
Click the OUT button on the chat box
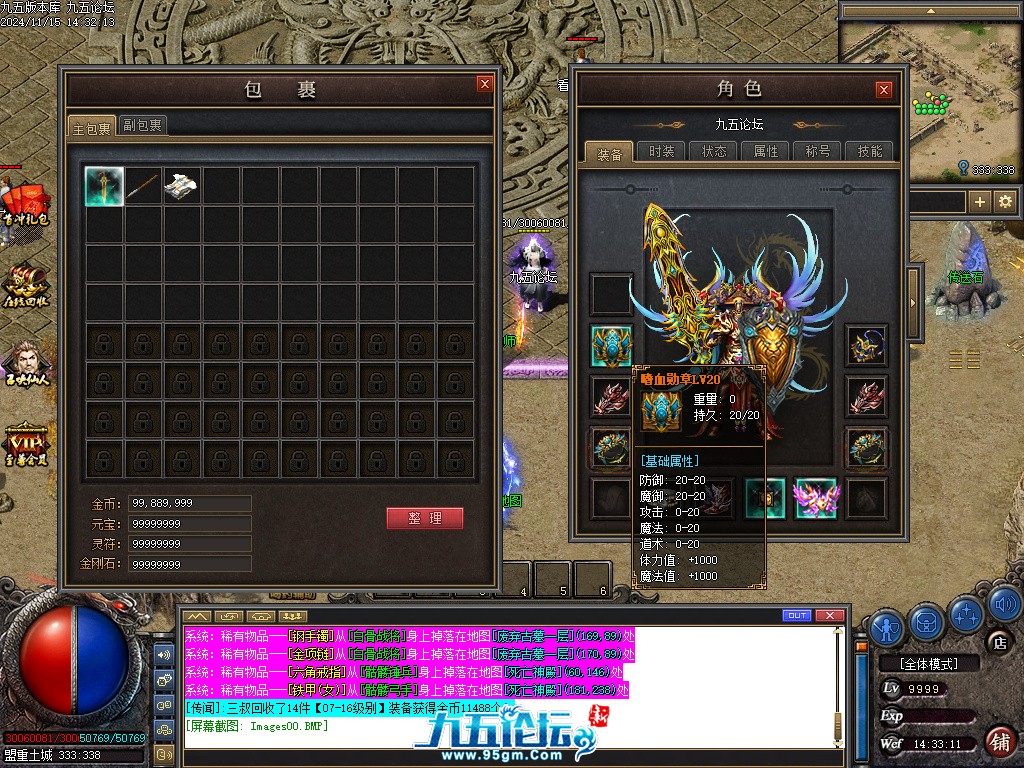(797, 615)
